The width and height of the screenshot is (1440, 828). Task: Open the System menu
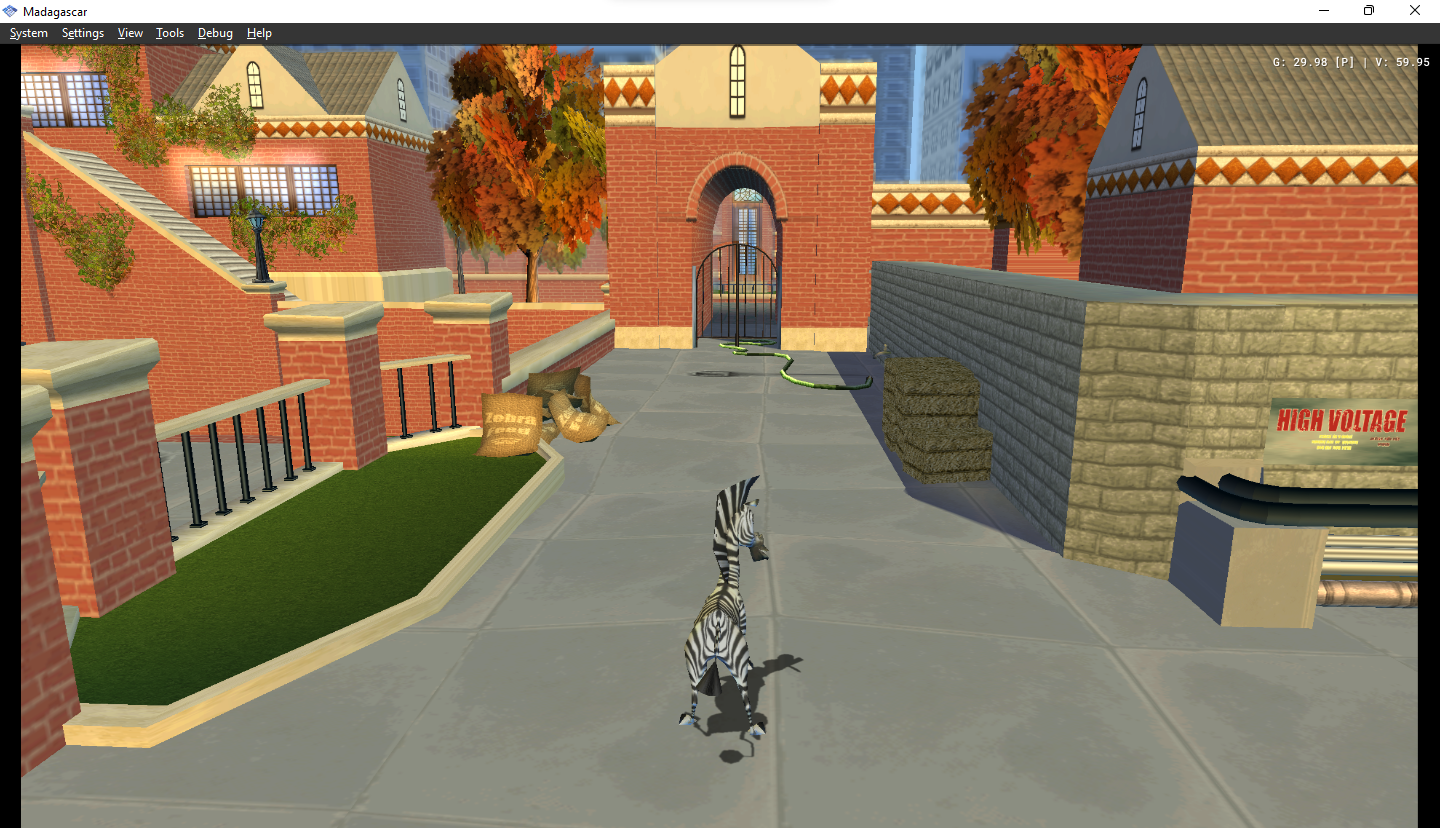[x=28, y=32]
